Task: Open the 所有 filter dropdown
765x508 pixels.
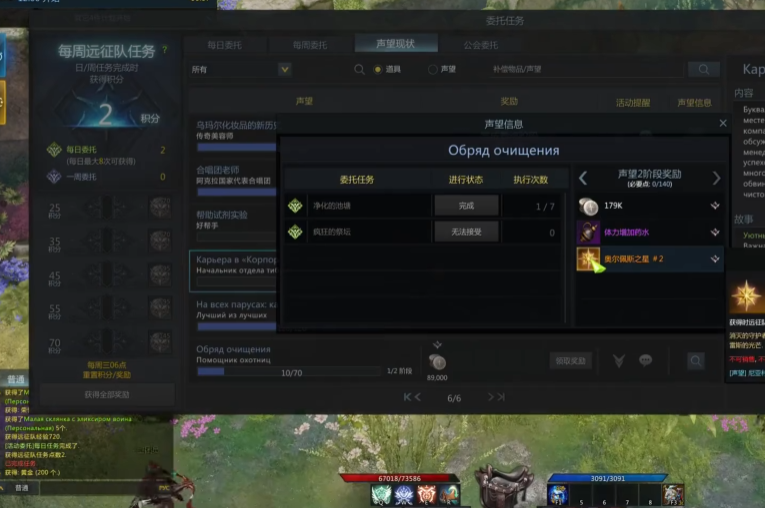Action: click(241, 69)
